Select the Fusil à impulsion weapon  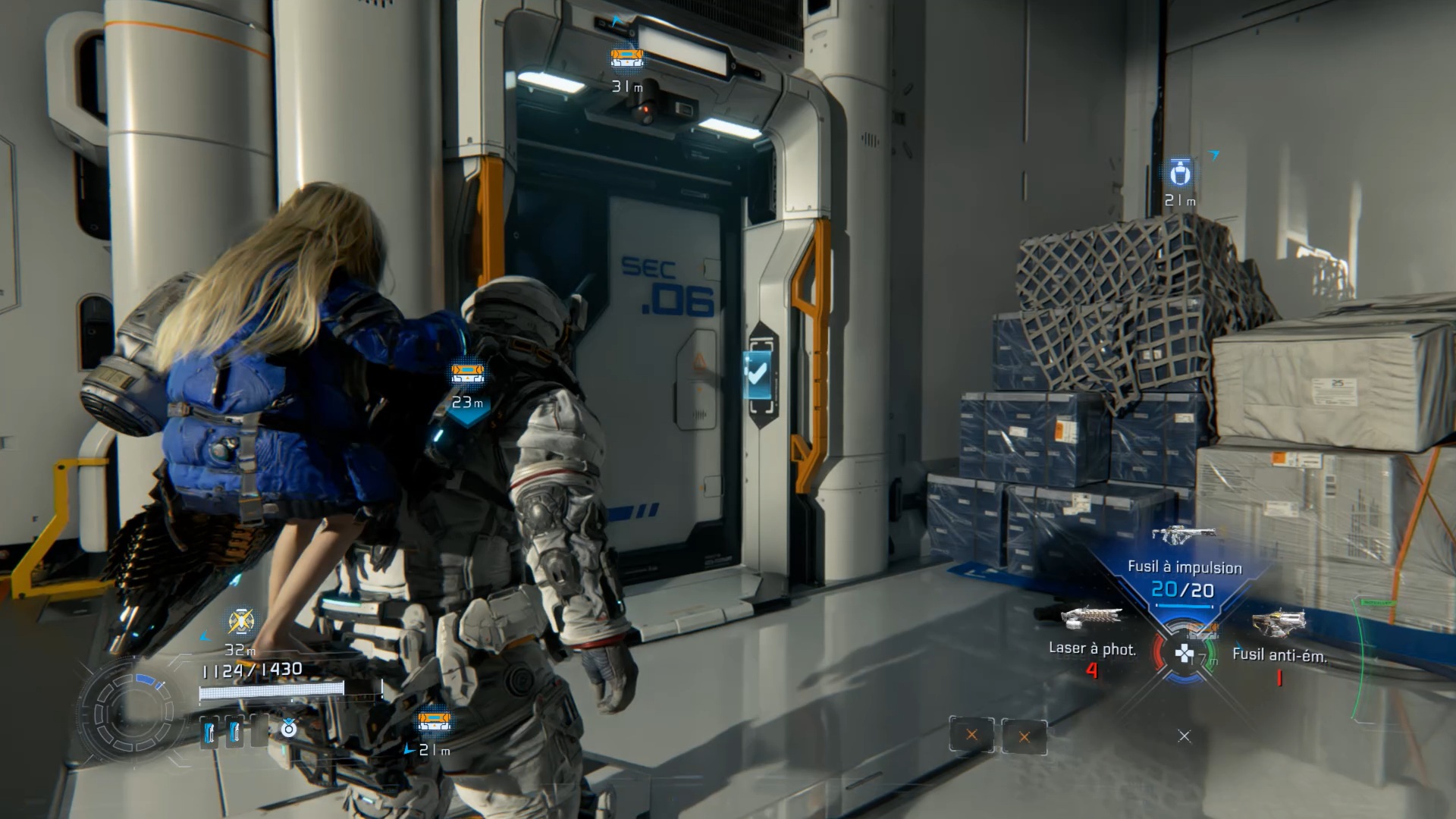tap(1184, 535)
